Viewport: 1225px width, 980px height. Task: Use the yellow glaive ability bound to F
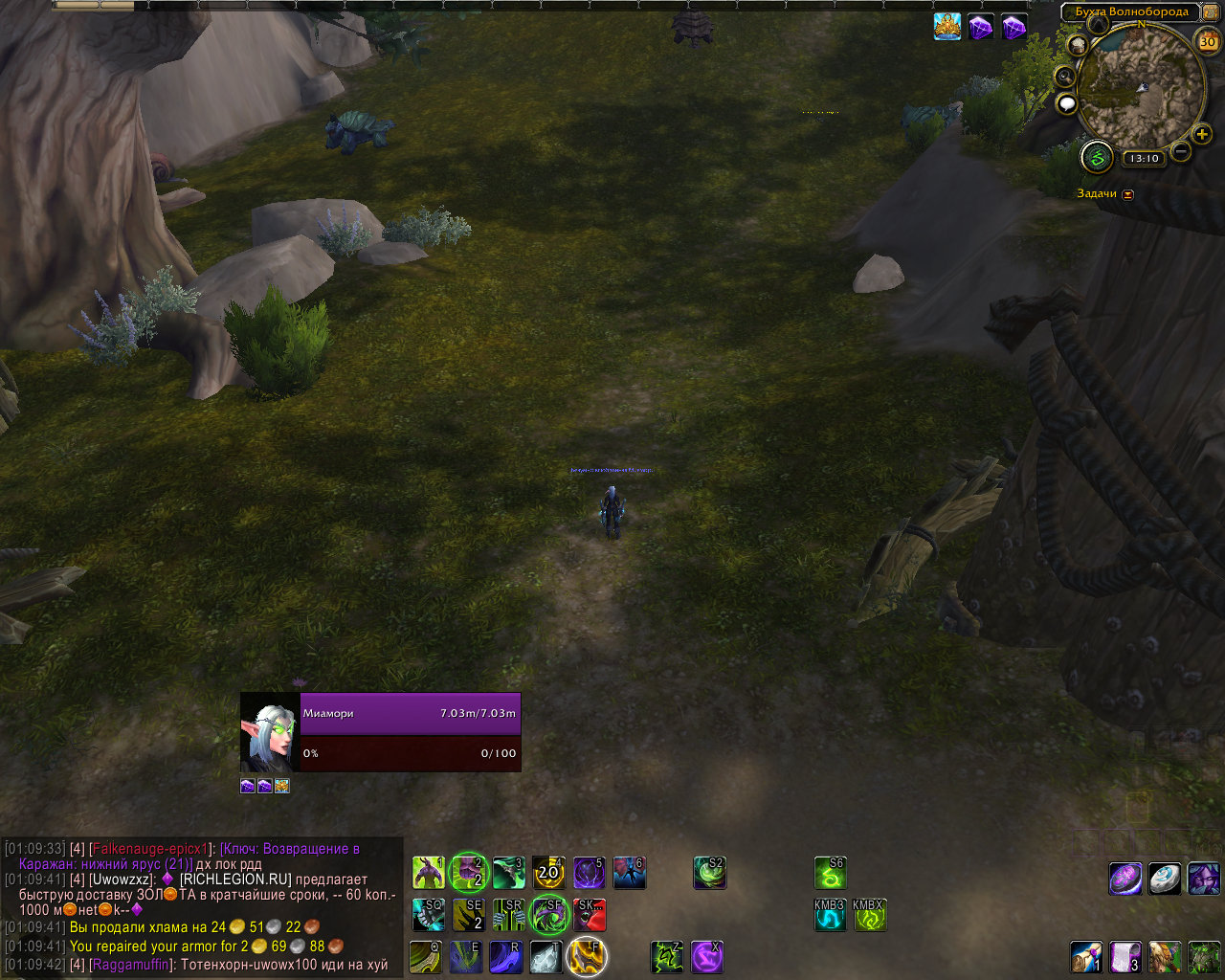click(587, 956)
